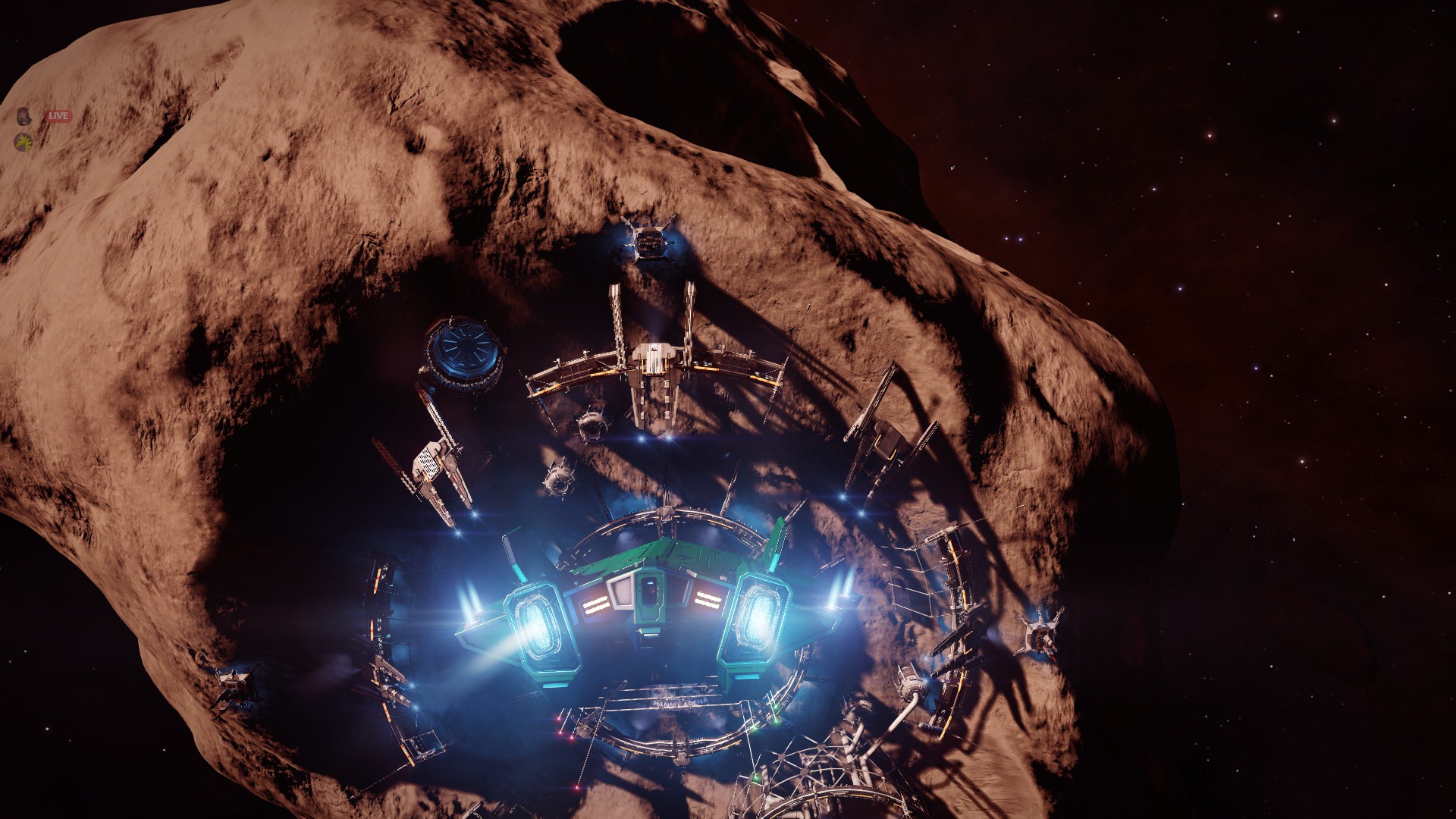Open the streamer's portrait avatar
Viewport: 1456px width, 819px height.
pos(24,116)
